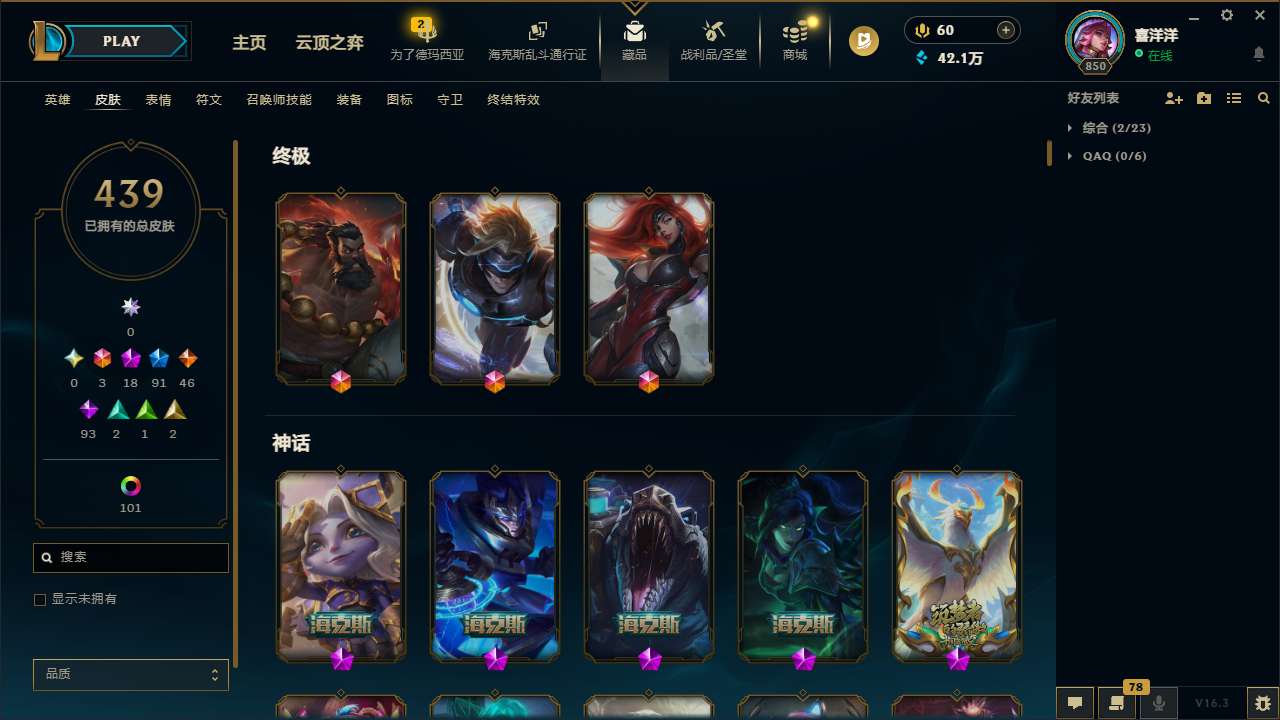This screenshot has width=1280, height=720.
Task: Open the client settings gear icon
Action: [1226, 16]
